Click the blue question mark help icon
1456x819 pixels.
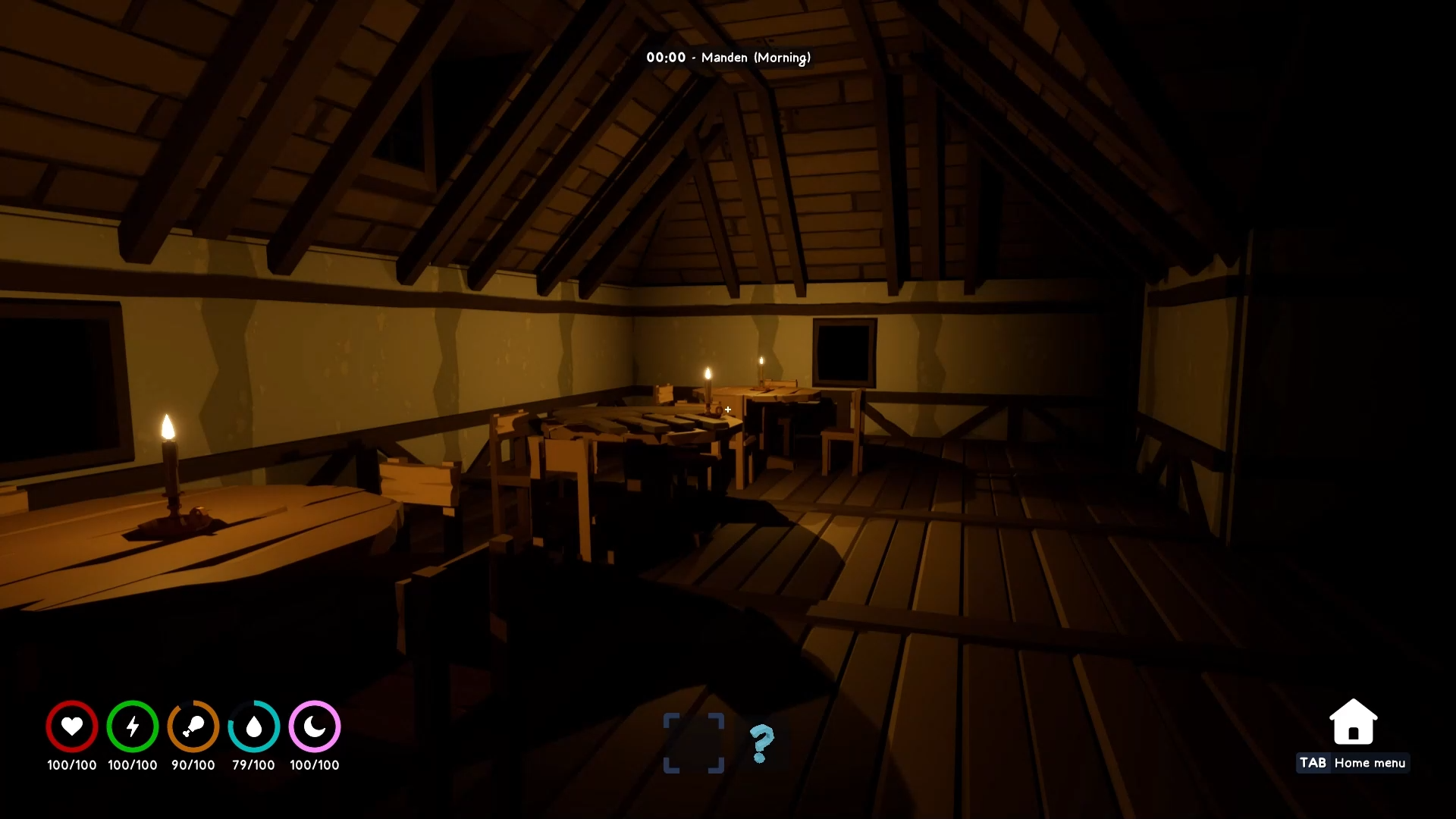pos(761,744)
